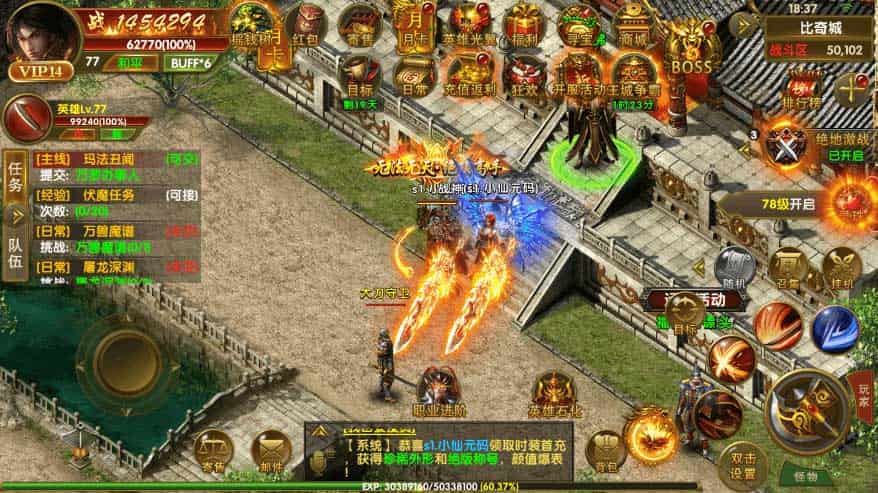Image resolution: width=878 pixels, height=493 pixels.
Task: Open the 狂欢 carnival event icon
Action: pos(522,73)
